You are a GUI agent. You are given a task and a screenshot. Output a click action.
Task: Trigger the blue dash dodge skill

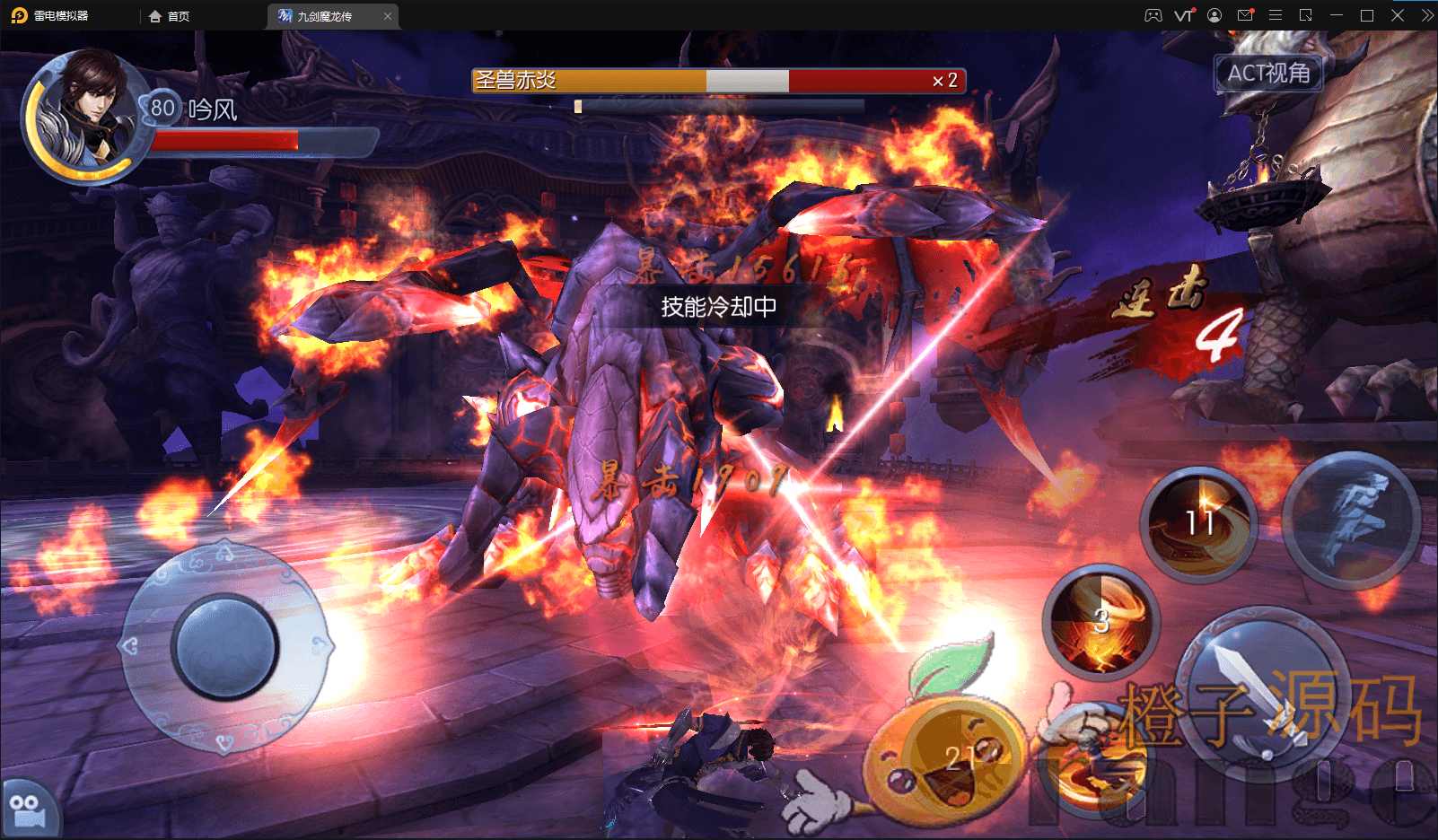(1351, 521)
